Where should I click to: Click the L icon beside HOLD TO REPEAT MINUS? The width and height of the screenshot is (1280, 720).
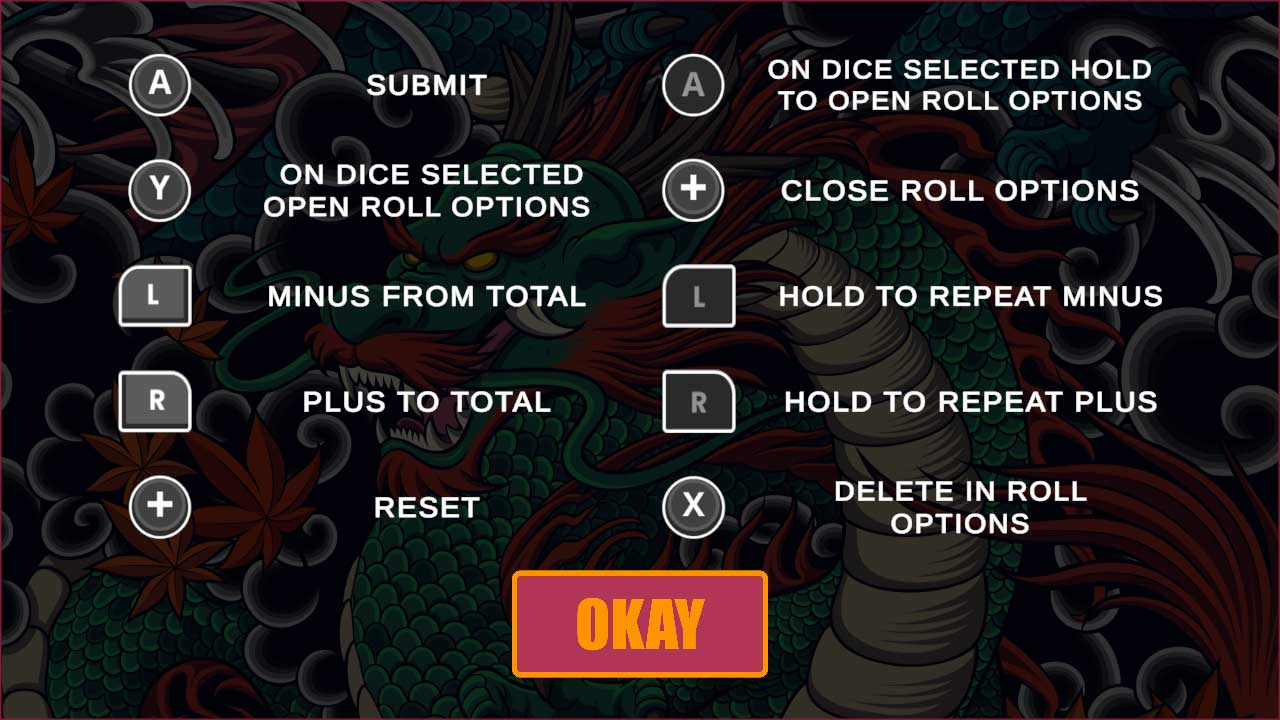[699, 297]
